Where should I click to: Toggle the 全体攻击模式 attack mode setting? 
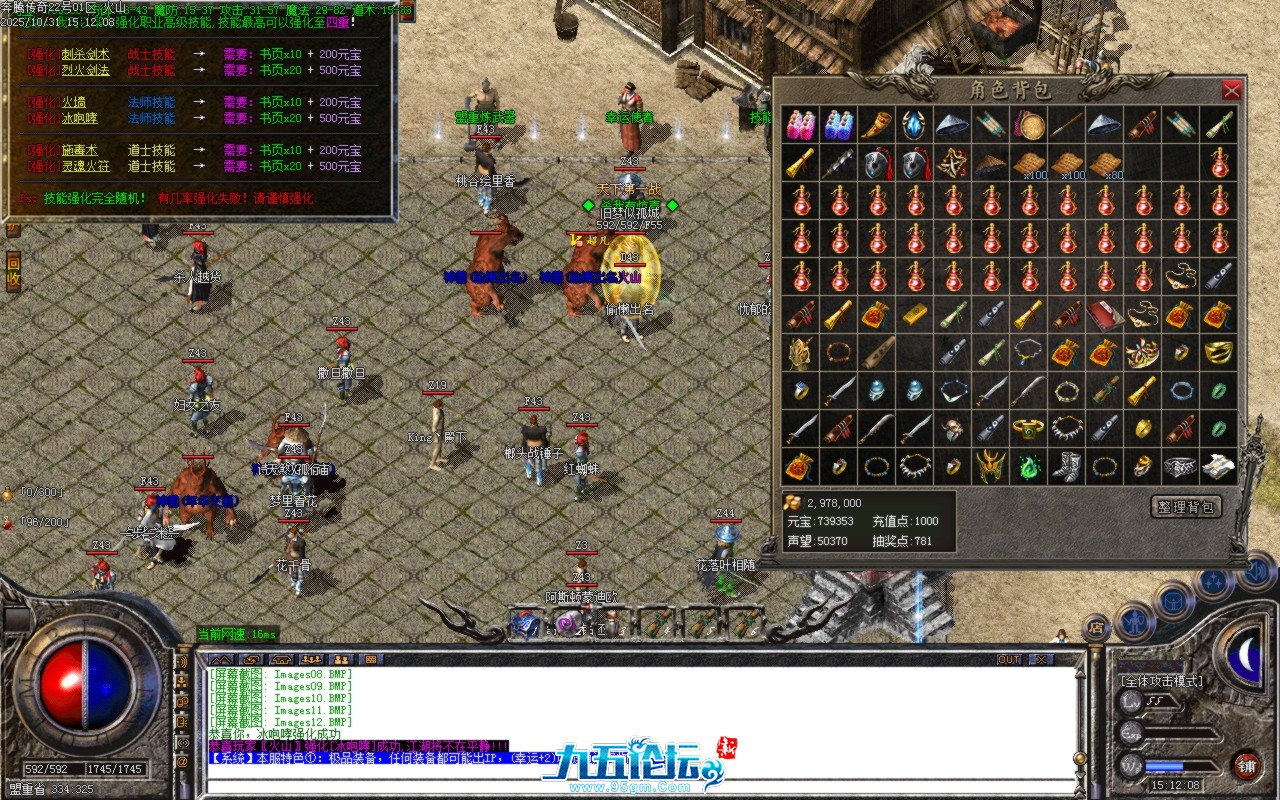(x=1162, y=681)
